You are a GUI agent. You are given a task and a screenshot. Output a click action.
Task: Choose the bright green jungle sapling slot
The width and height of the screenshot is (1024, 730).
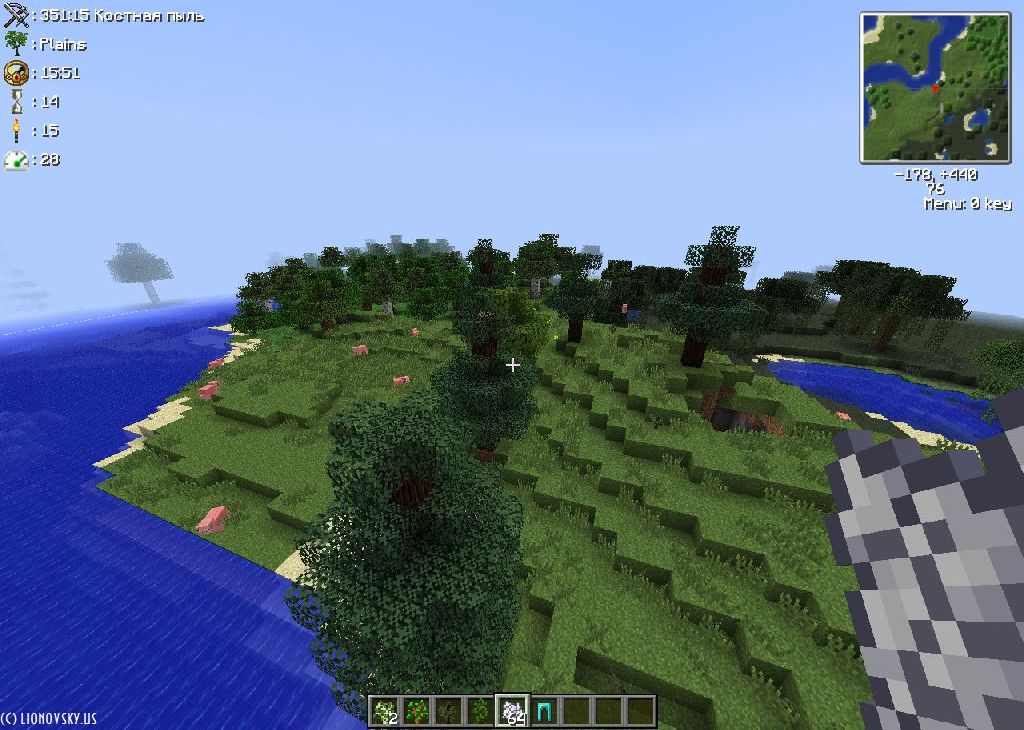481,711
